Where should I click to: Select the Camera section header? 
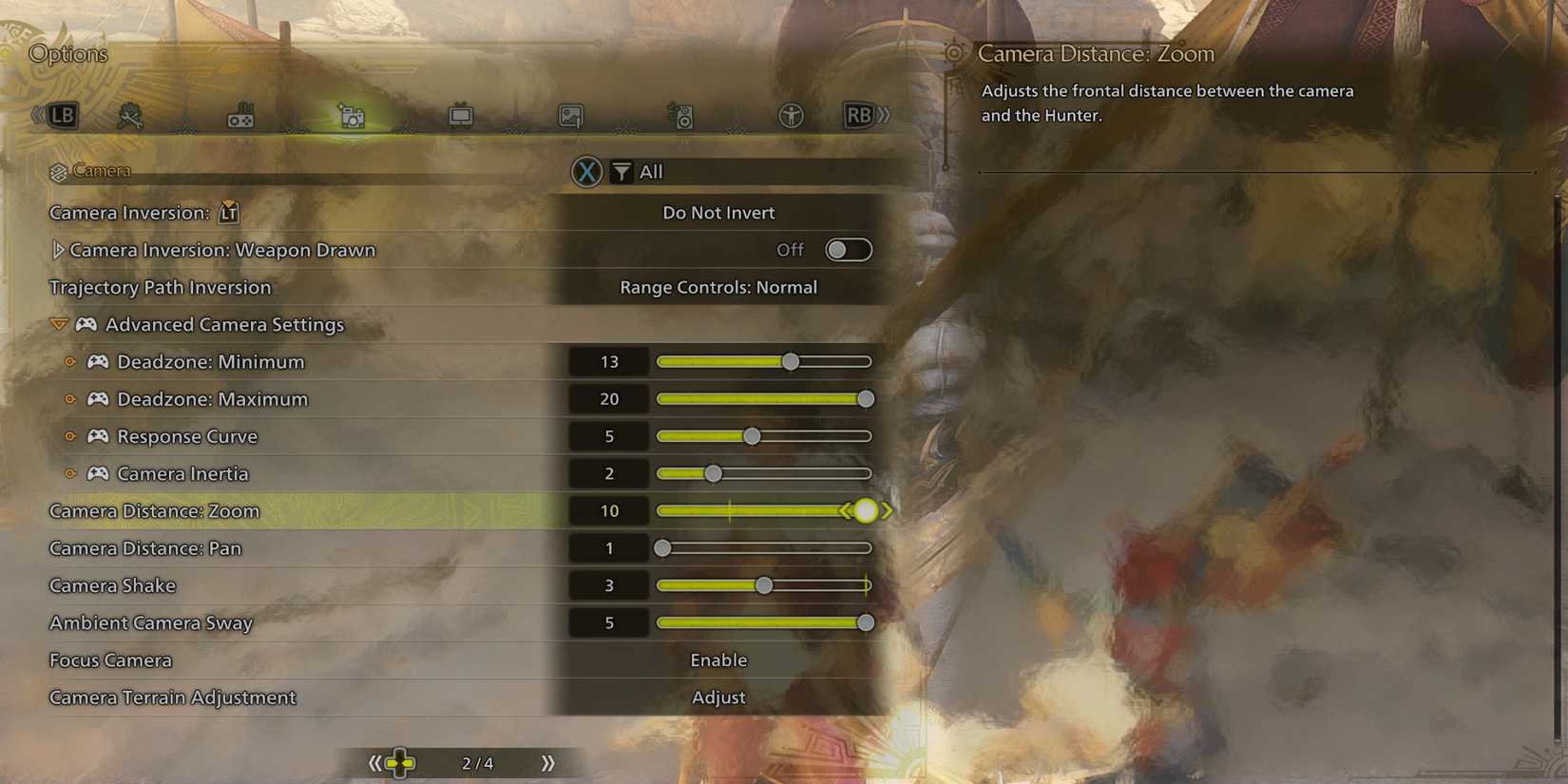[x=104, y=170]
